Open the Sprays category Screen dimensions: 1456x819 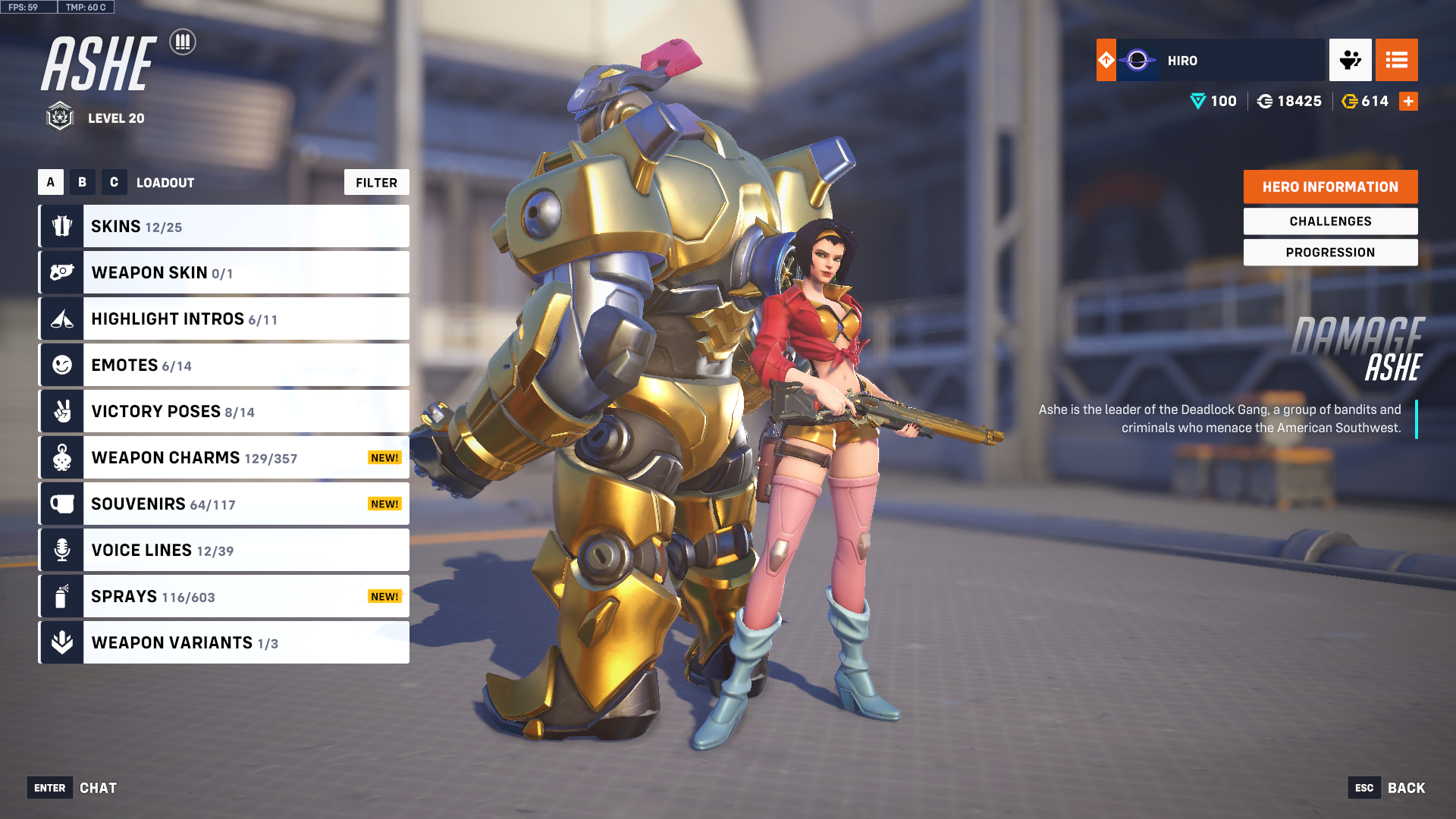point(224,597)
